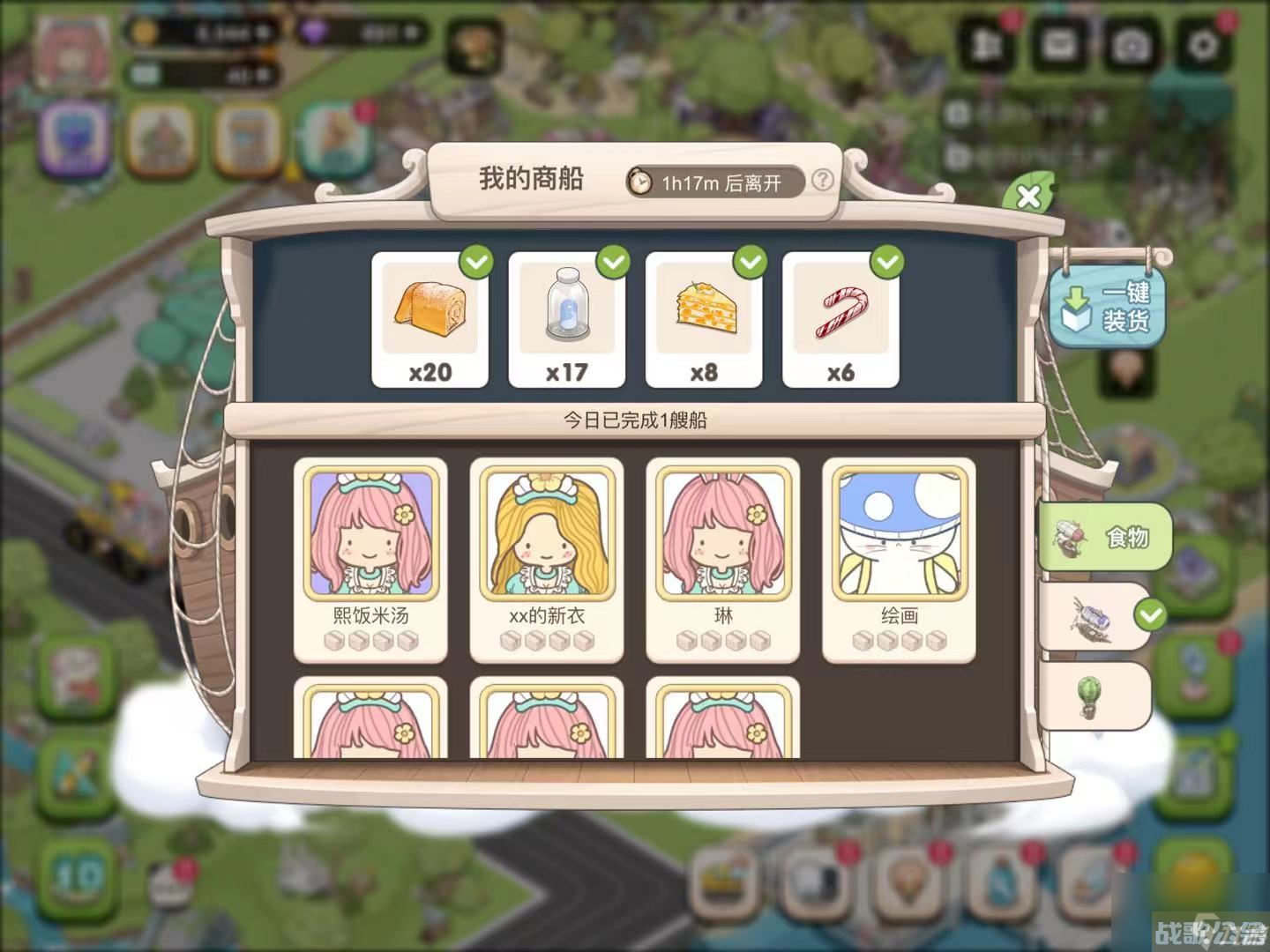This screenshot has width=1270, height=952.
Task: Open the 绘画 order with the mushroom character
Action: point(900,555)
